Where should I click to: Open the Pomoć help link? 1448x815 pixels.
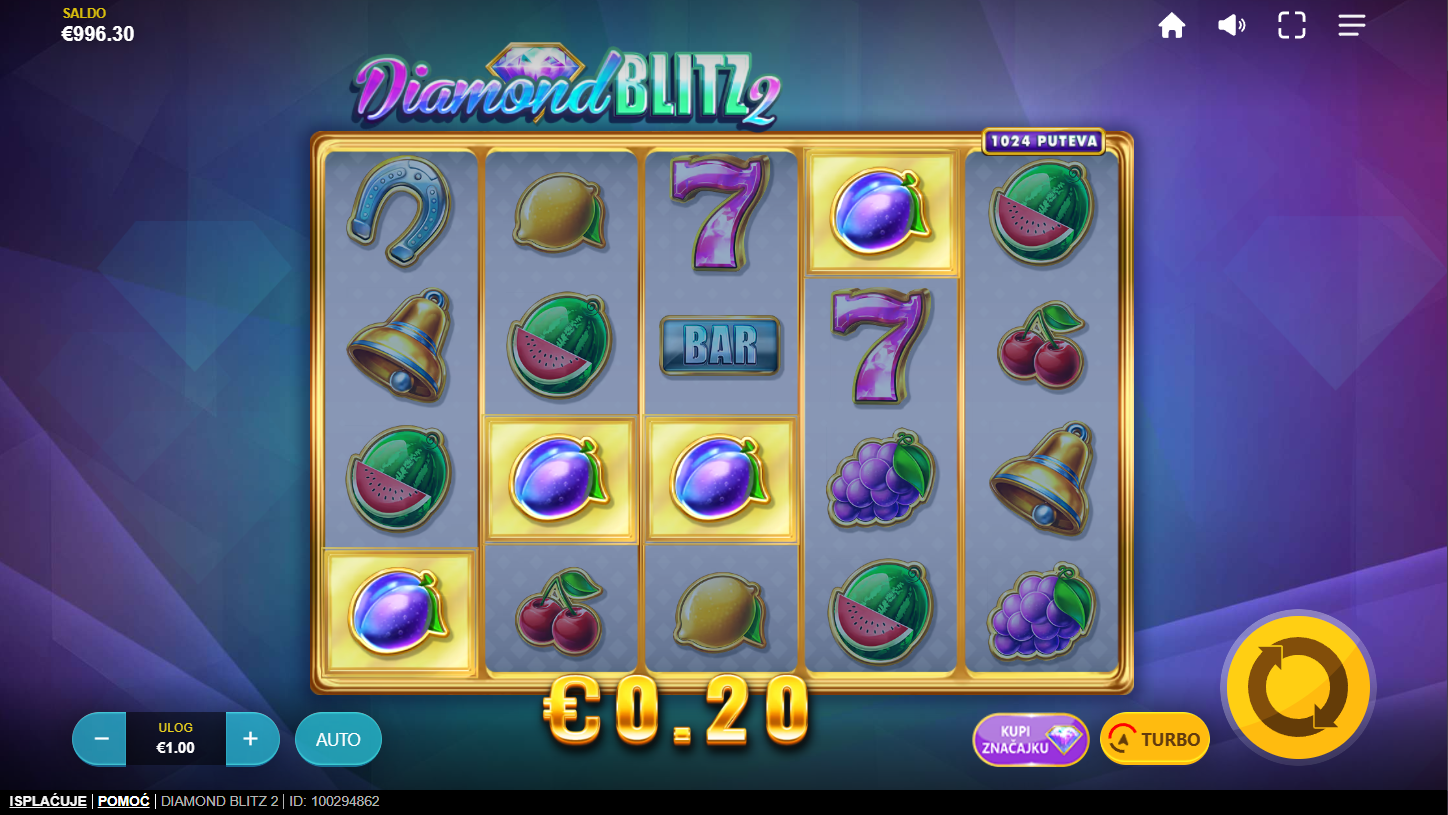point(124,801)
